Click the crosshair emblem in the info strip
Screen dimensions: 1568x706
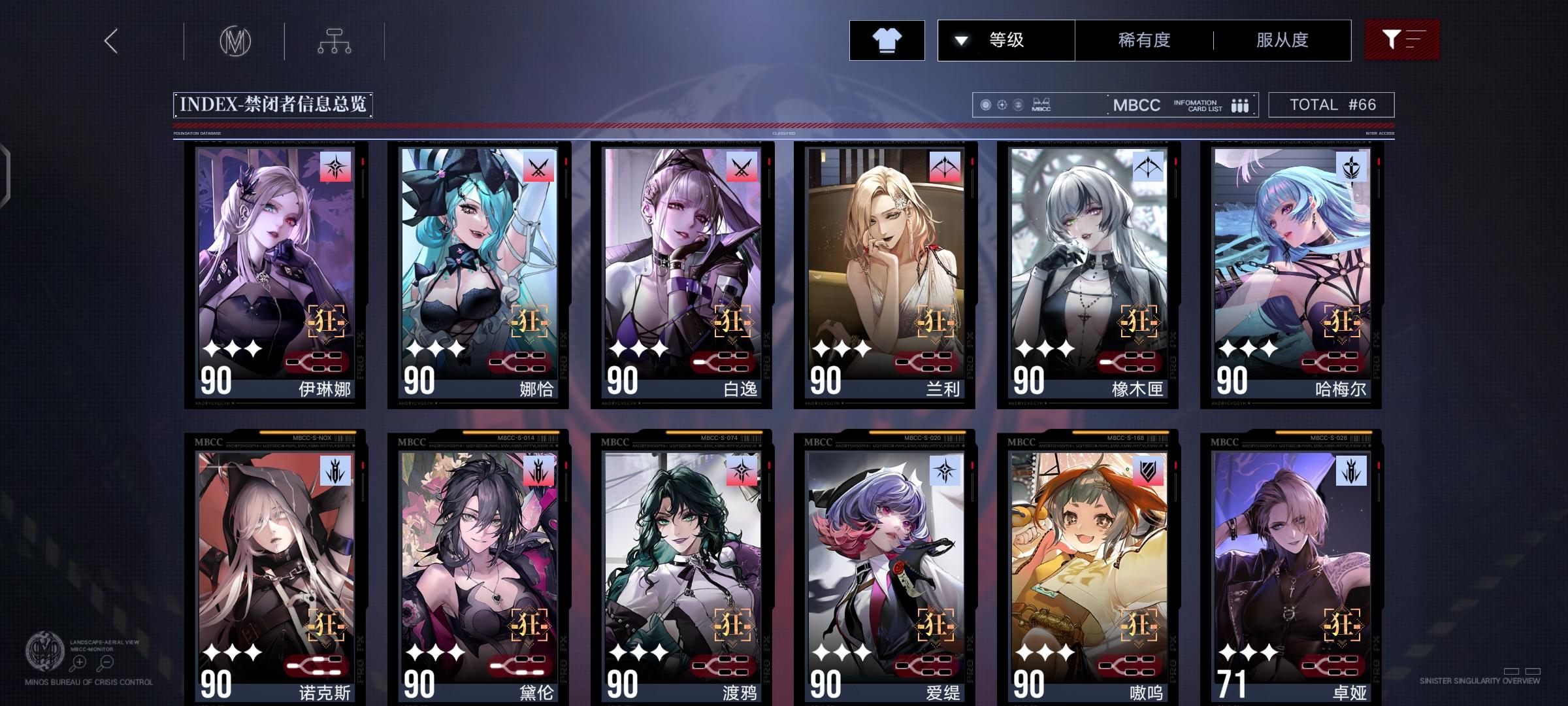[x=1003, y=105]
